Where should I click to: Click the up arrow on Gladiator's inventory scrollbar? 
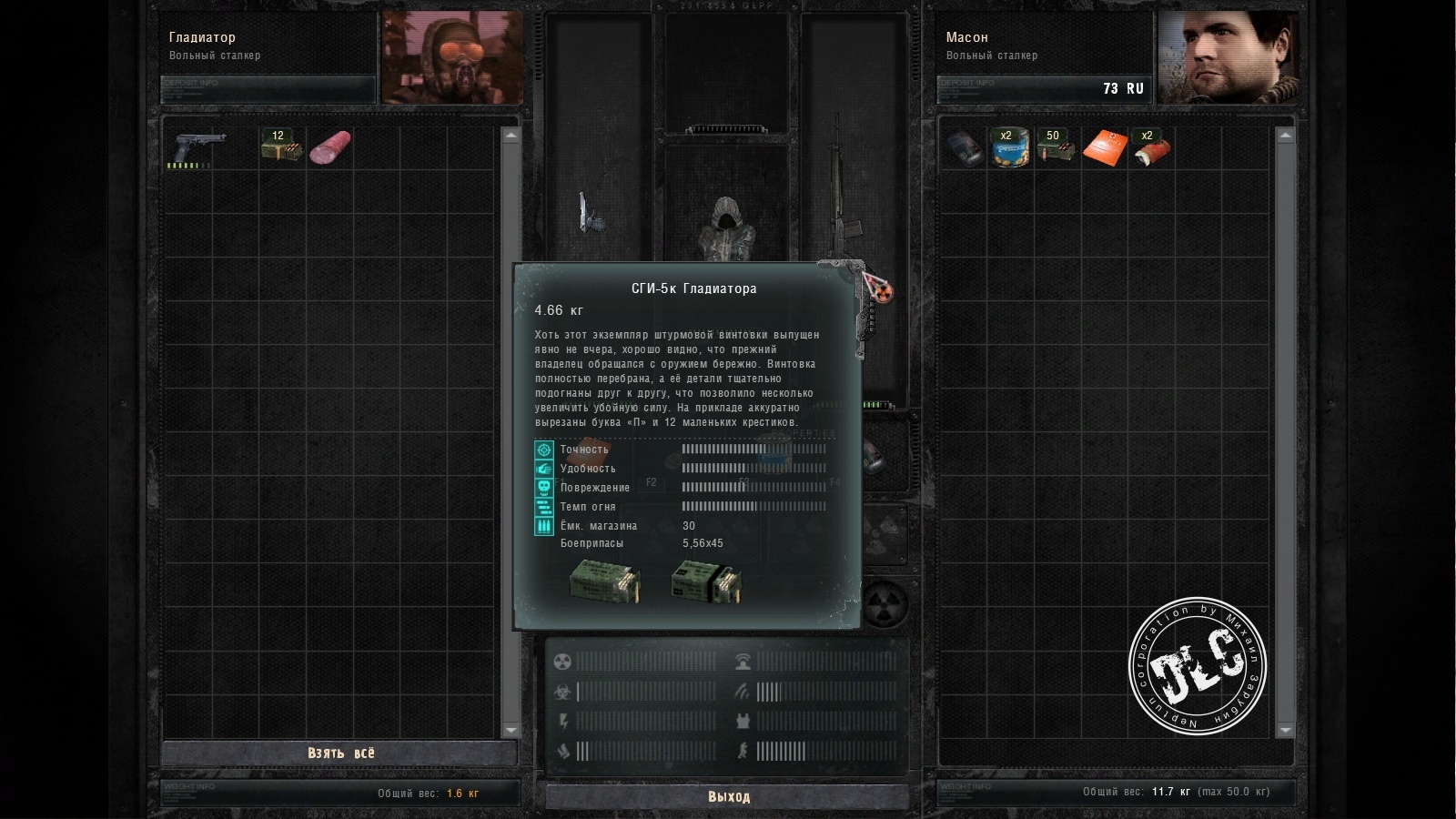[511, 136]
